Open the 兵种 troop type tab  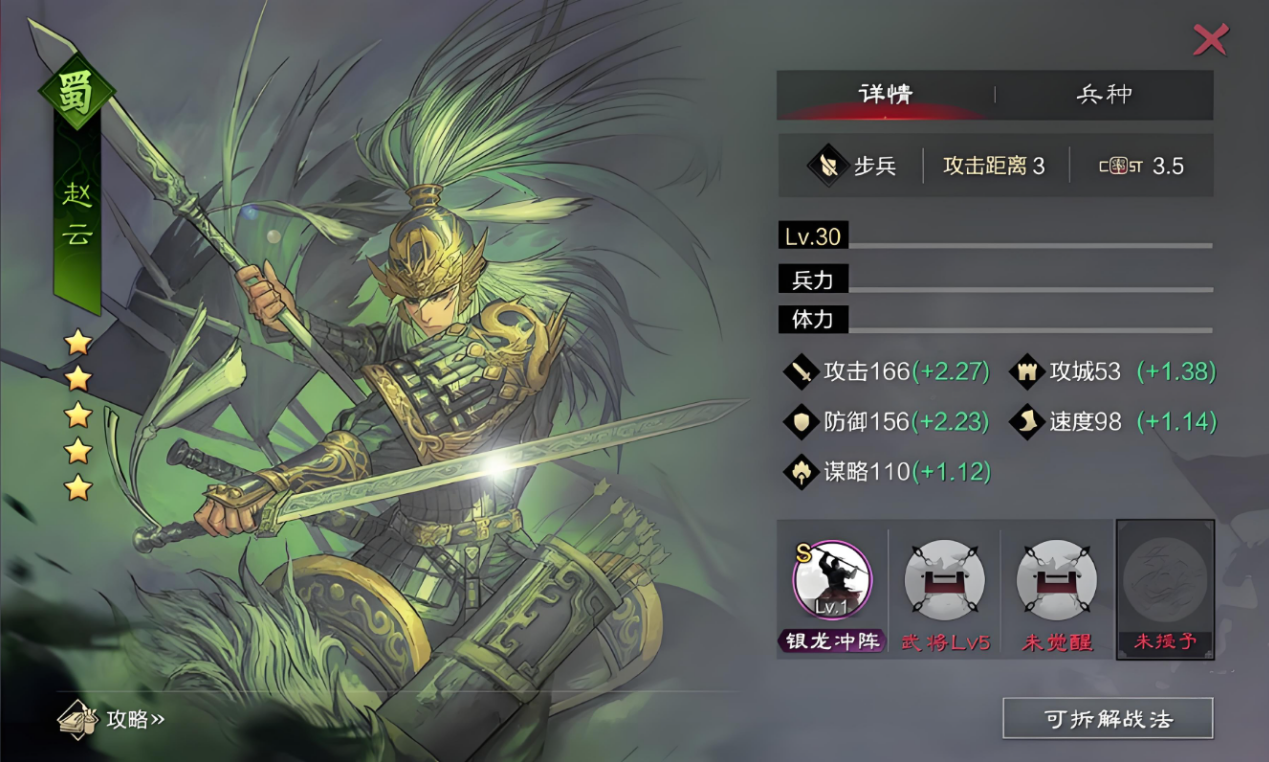[1104, 94]
